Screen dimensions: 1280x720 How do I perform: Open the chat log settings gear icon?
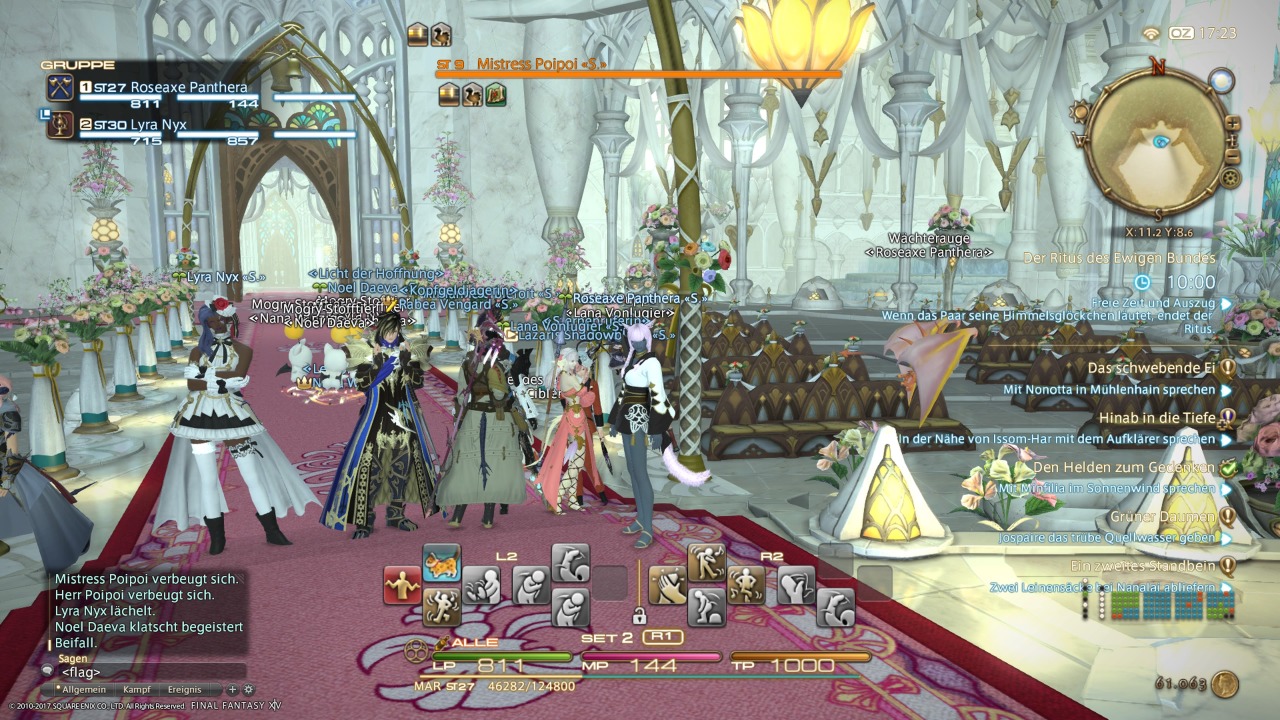tap(248, 689)
